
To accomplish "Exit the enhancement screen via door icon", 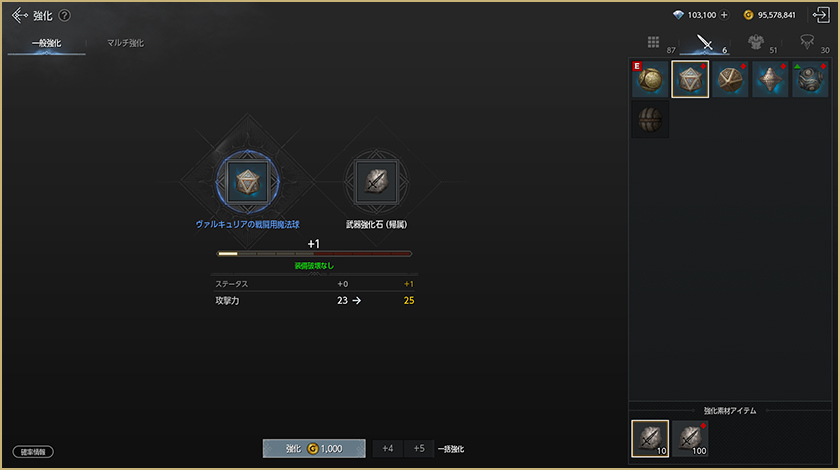I will (x=822, y=15).
